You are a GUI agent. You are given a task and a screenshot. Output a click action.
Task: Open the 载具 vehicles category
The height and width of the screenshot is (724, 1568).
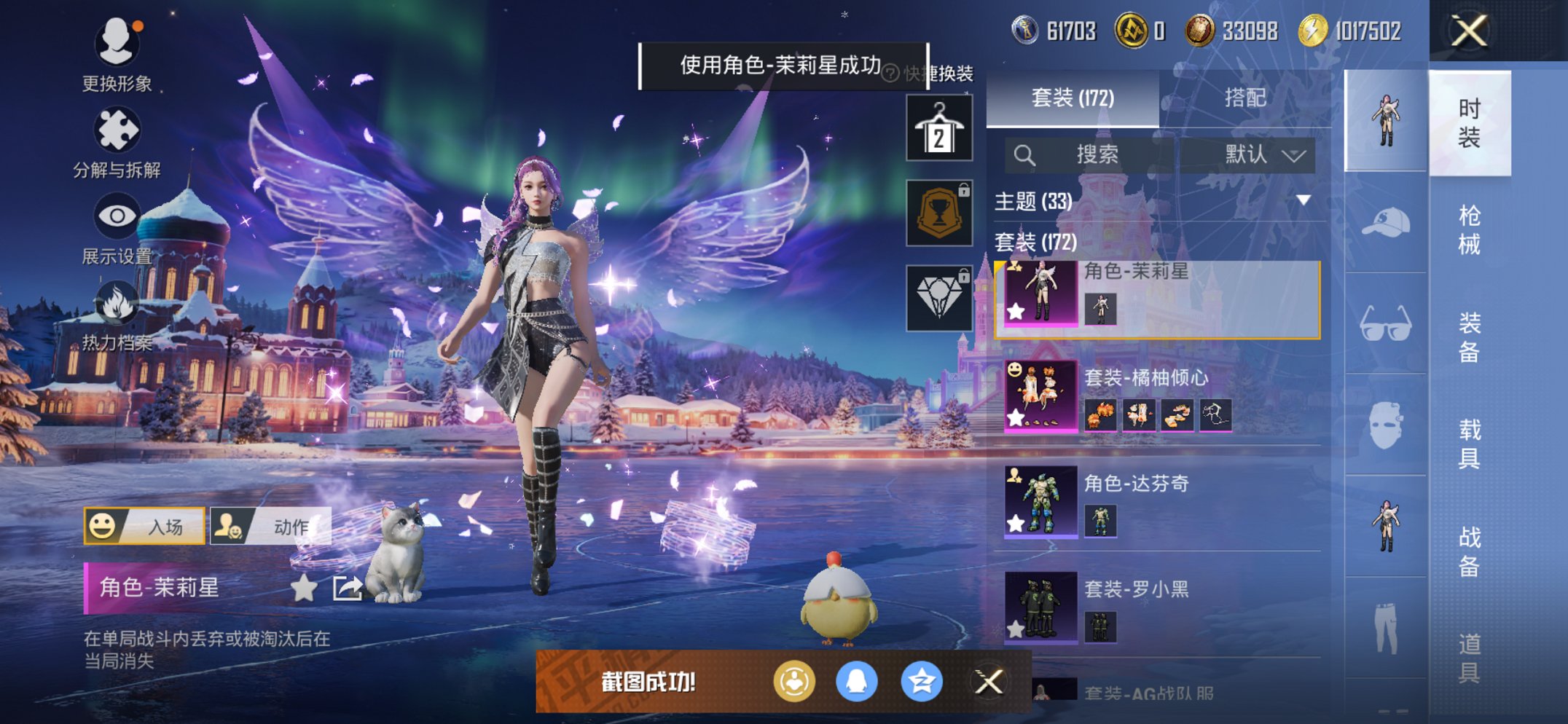pos(1469,444)
